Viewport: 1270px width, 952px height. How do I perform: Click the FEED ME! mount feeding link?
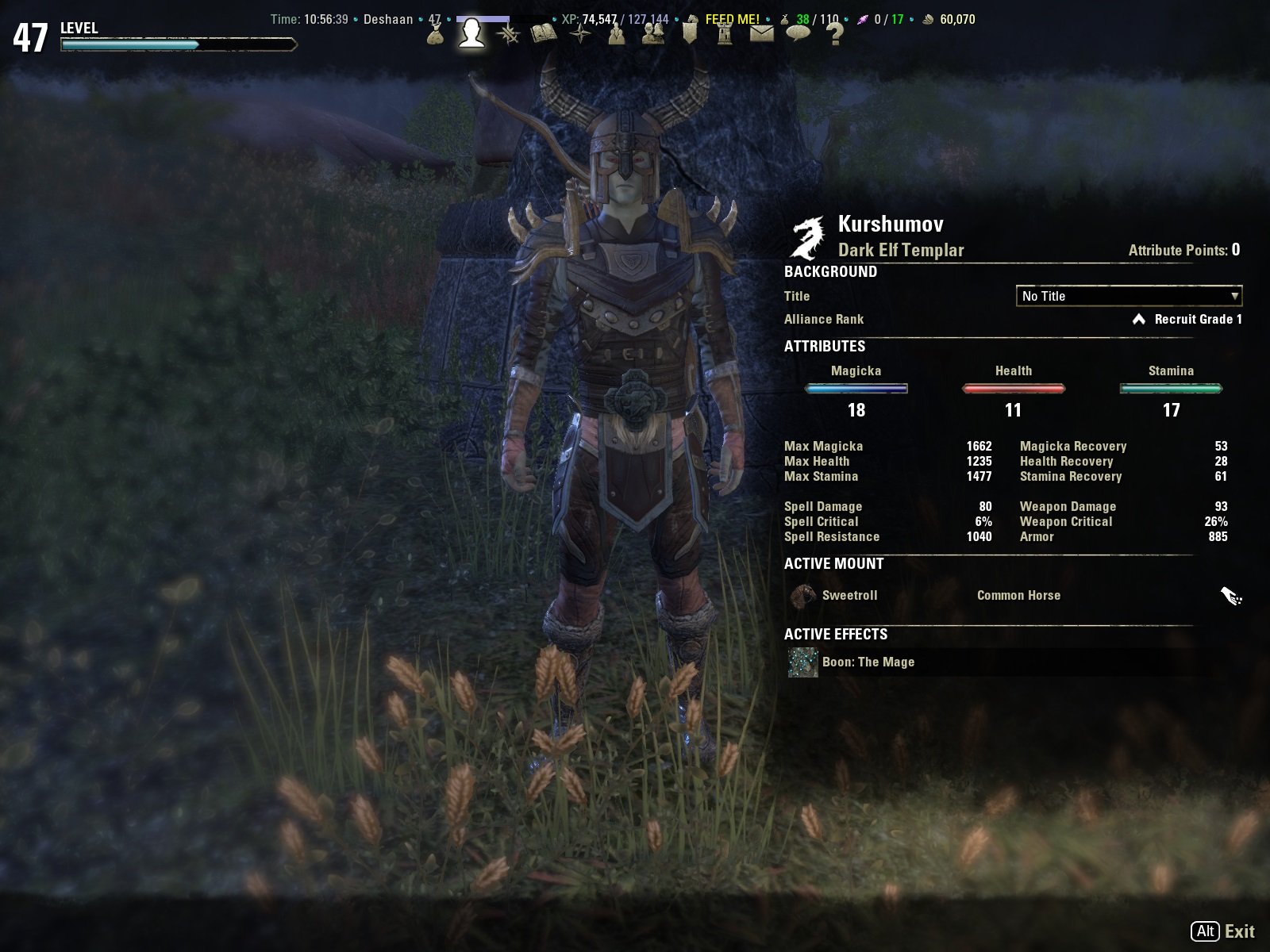(x=732, y=19)
